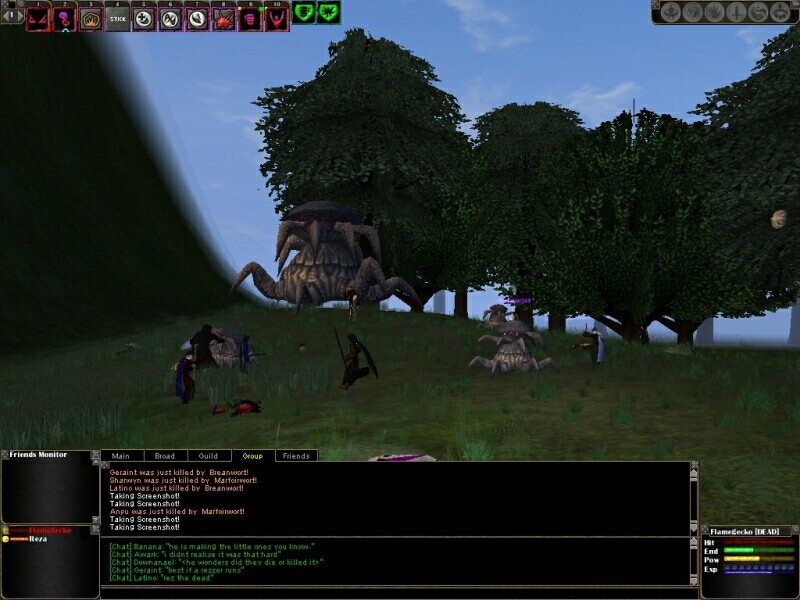Screen dimensions: 800x600
Task: Select the Guild chat tab
Action: pos(208,456)
